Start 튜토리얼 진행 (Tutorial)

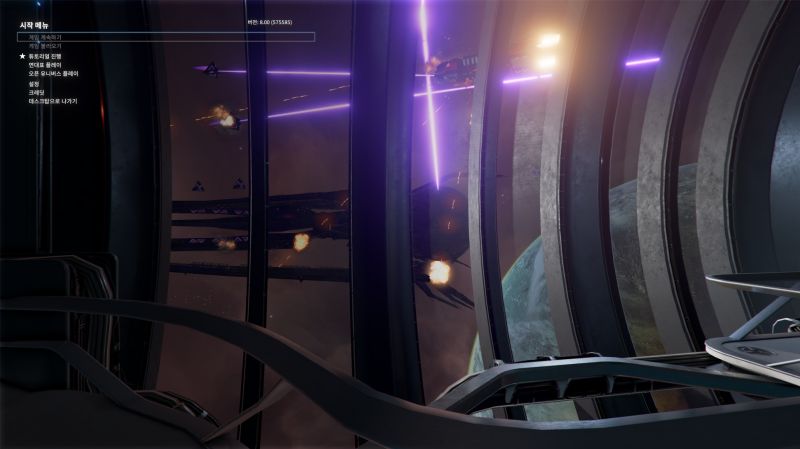47,57
